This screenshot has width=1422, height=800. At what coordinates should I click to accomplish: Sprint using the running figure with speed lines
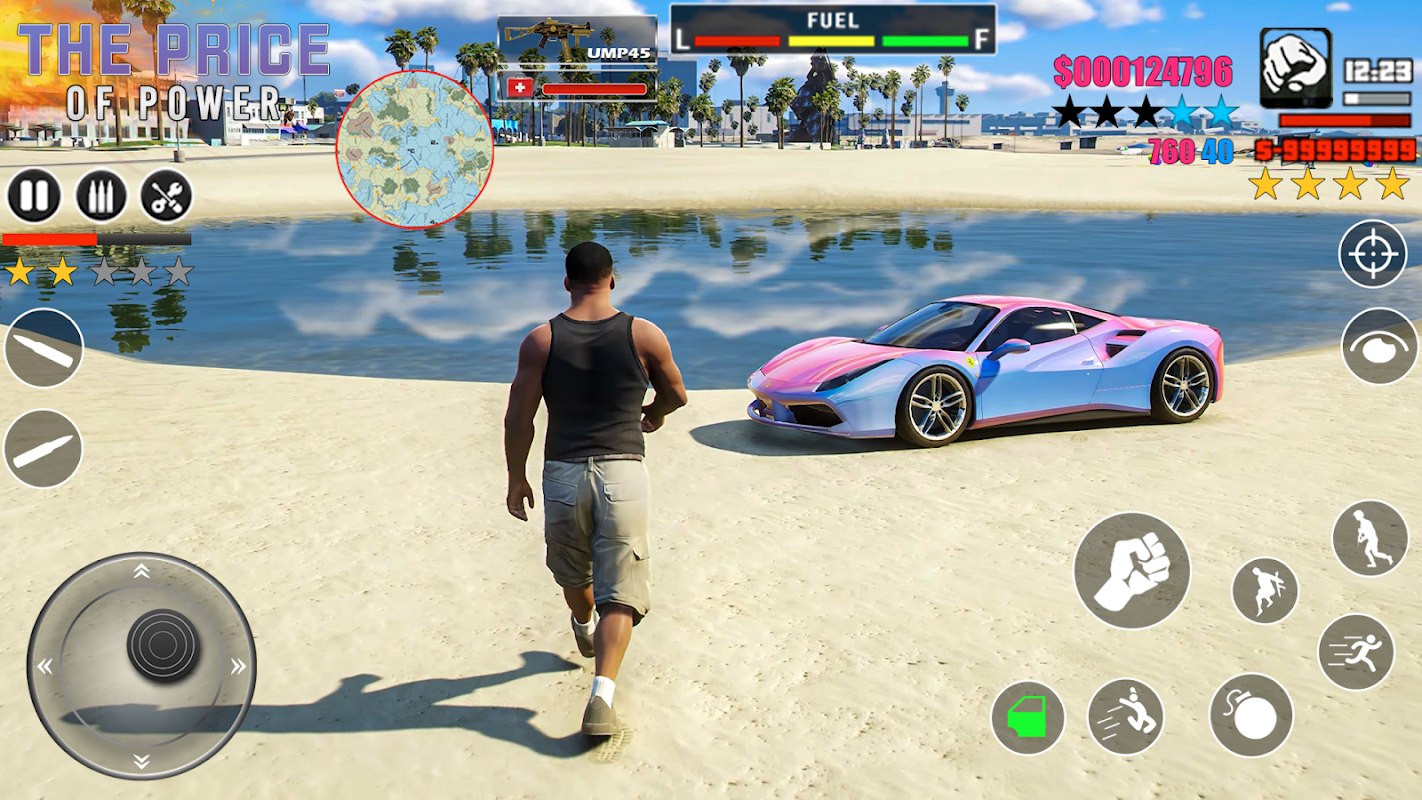(x=1356, y=652)
